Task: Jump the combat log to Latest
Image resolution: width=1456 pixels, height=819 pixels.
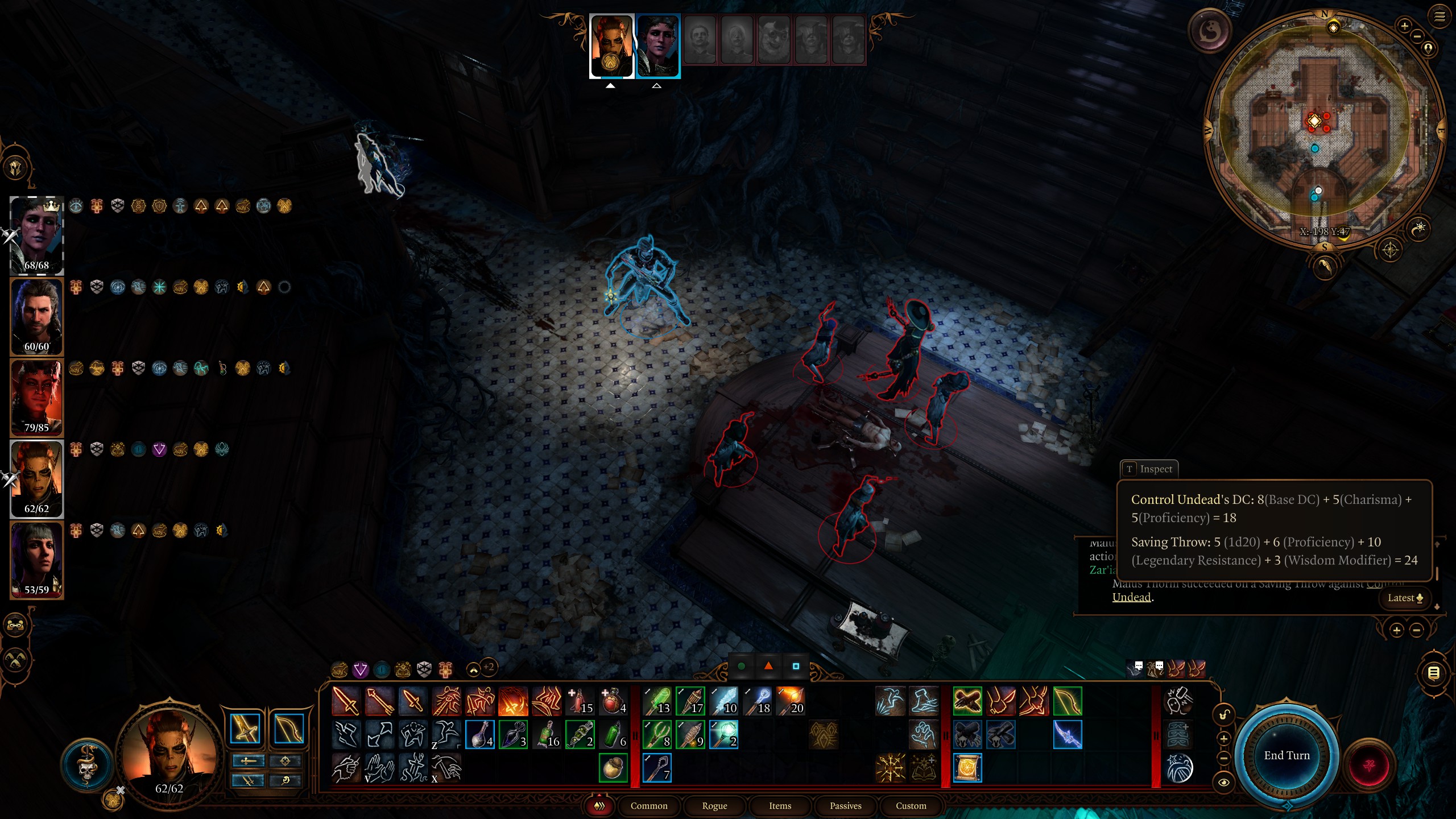Action: coord(1405,598)
